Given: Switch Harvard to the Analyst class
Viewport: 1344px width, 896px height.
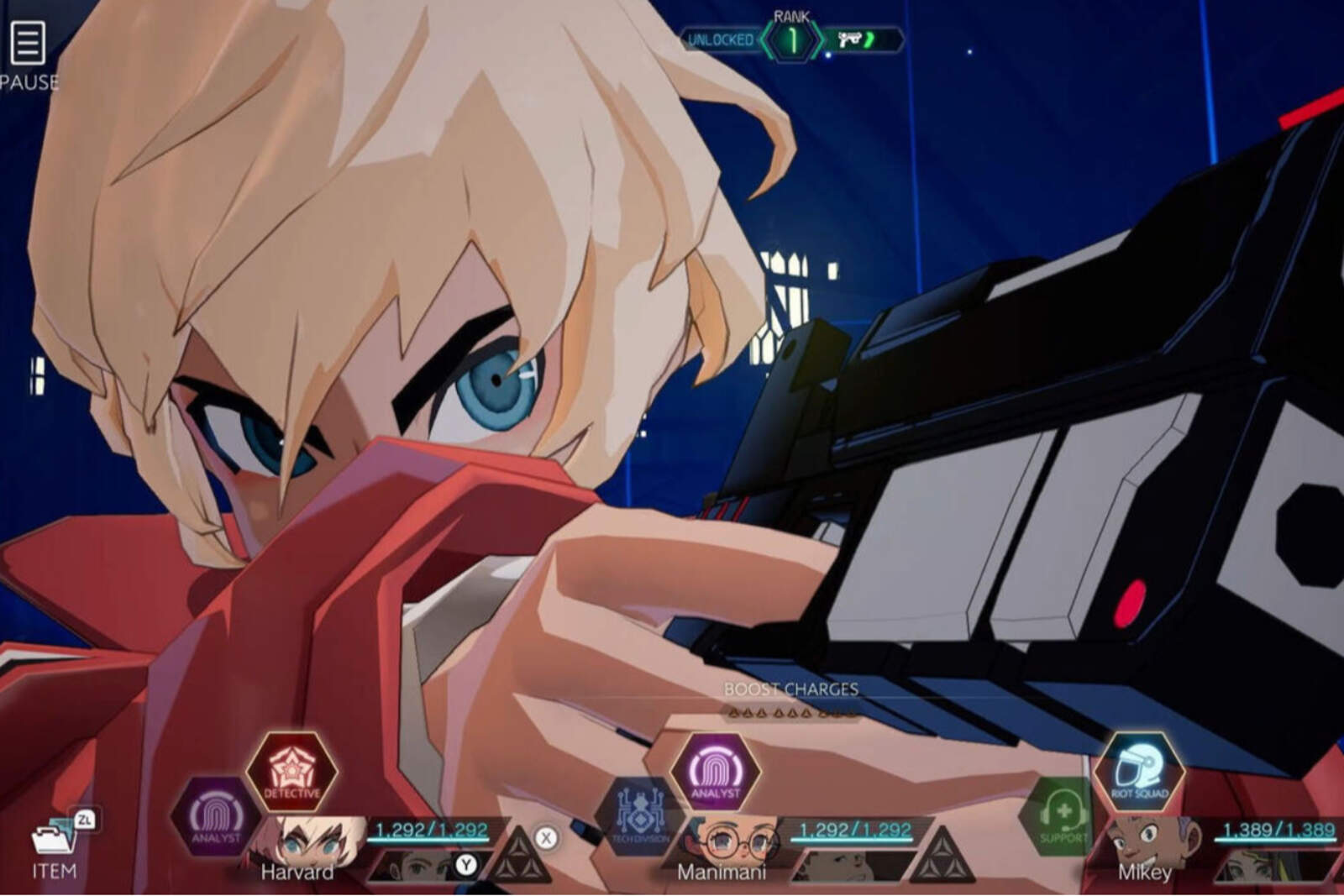Looking at the screenshot, I should (x=215, y=815).
